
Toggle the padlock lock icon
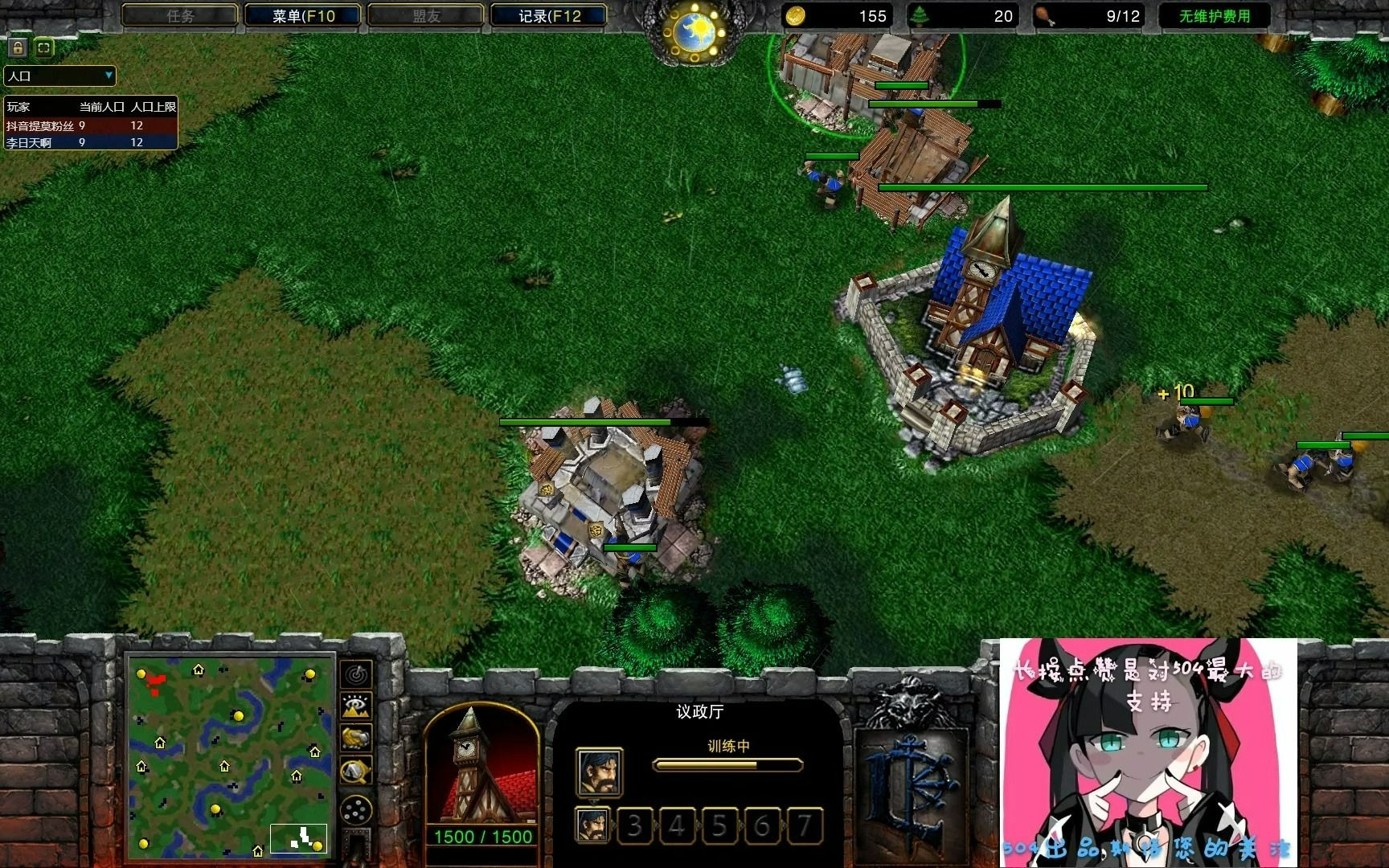(18, 47)
